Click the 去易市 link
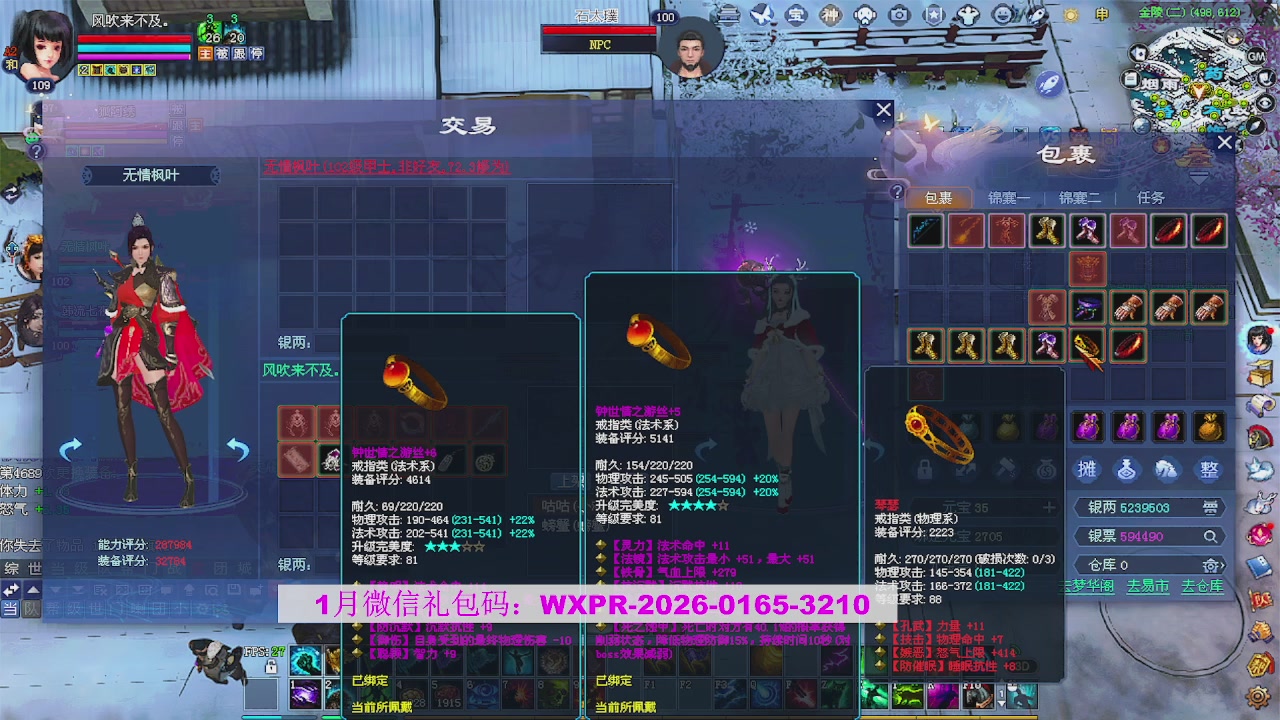Viewport: 1280px width, 720px height. 1147,585
